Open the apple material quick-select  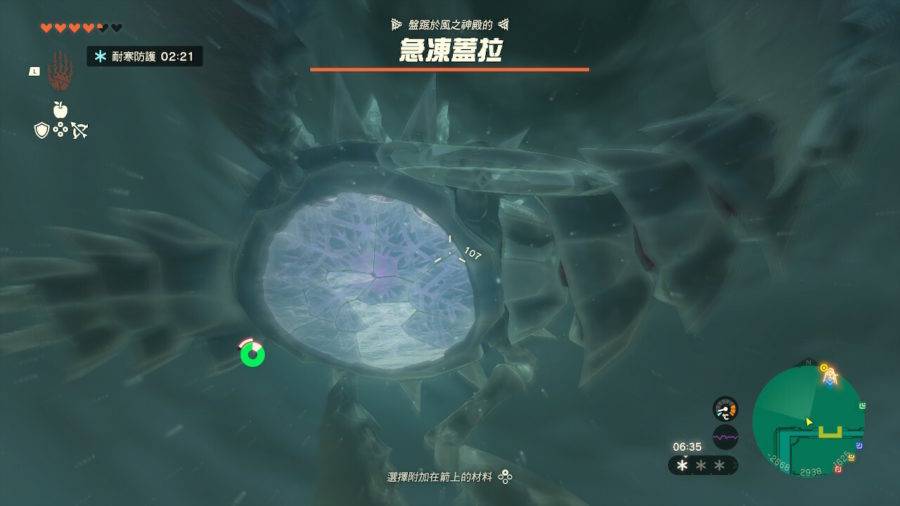coord(60,109)
